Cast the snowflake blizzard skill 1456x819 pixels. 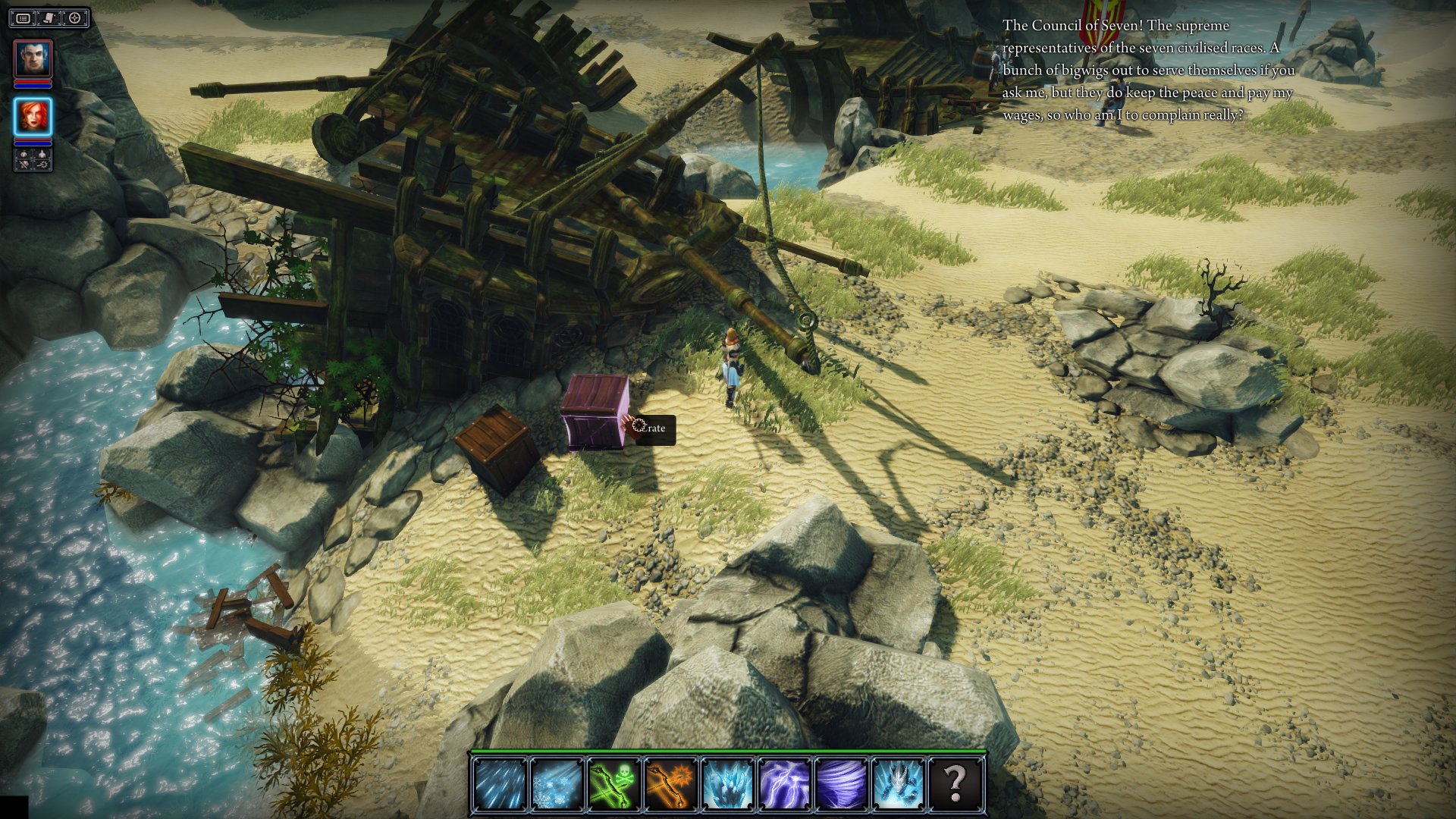click(x=556, y=783)
